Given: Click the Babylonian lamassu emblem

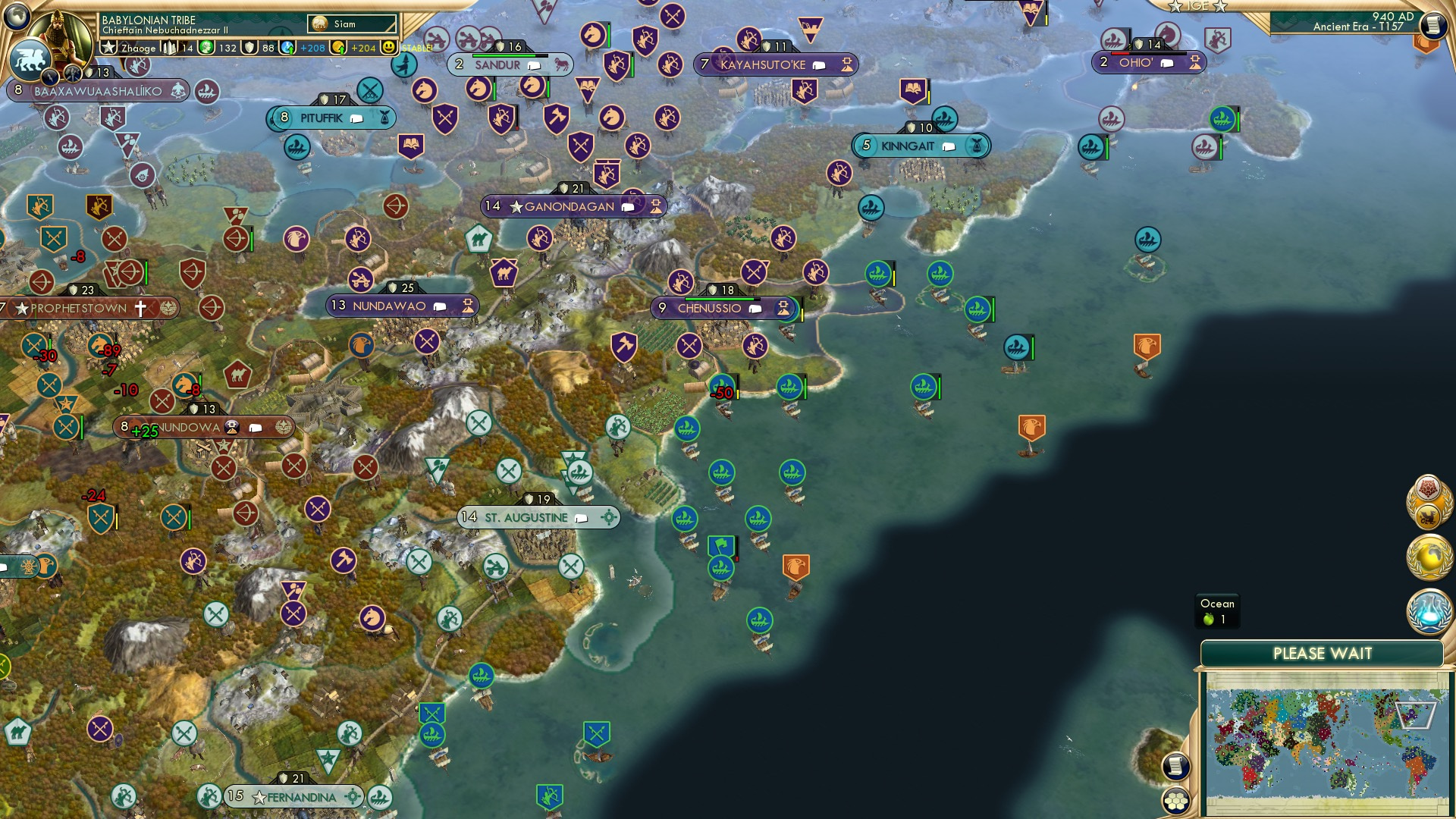Looking at the screenshot, I should (29, 61).
